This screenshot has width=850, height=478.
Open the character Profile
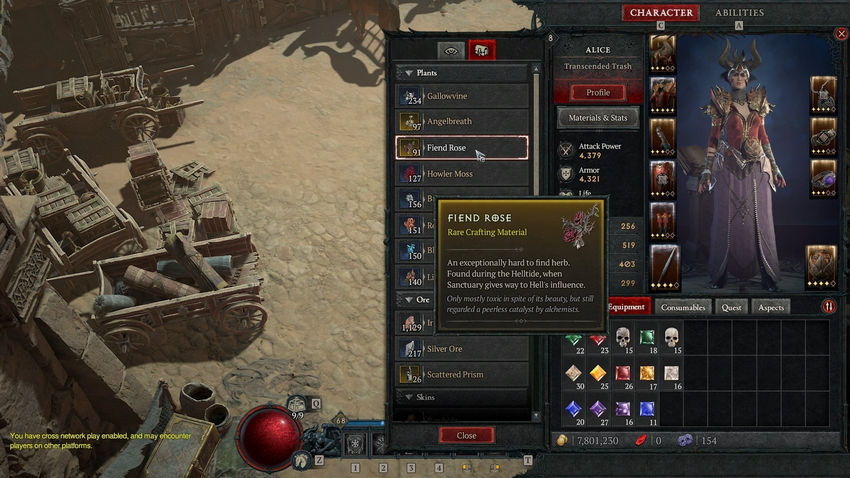pyautogui.click(x=598, y=92)
